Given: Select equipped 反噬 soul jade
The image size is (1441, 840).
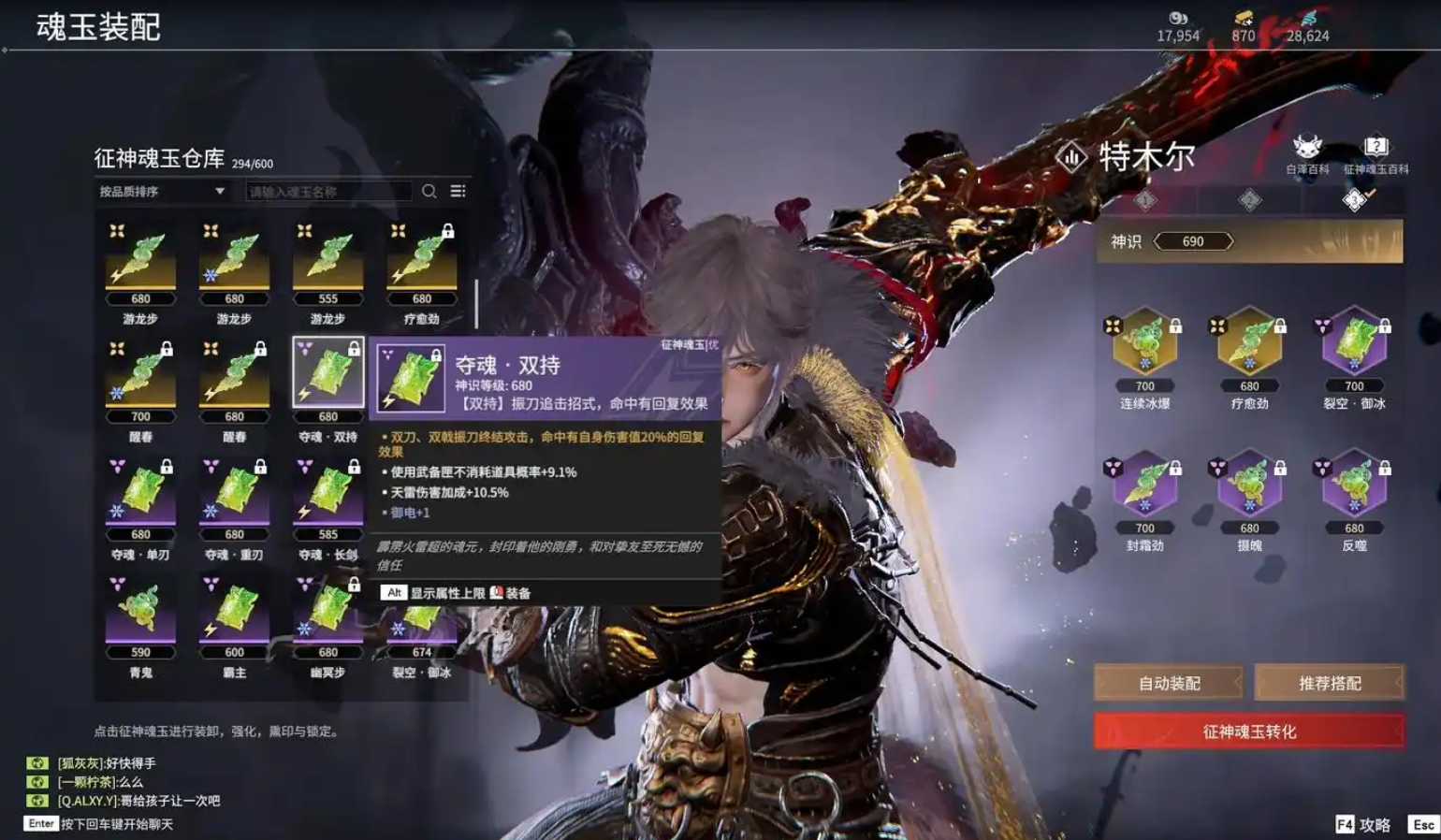Looking at the screenshot, I should [x=1354, y=485].
